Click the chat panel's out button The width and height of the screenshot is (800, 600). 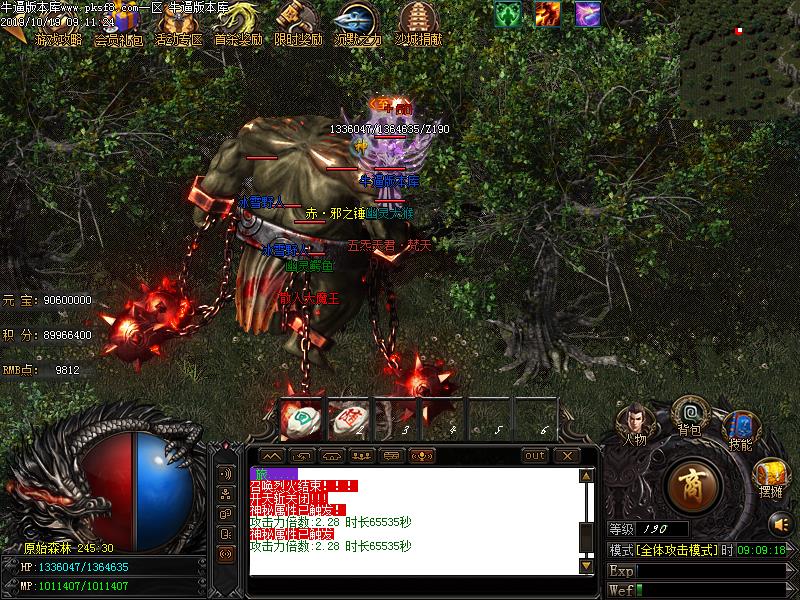pos(536,456)
